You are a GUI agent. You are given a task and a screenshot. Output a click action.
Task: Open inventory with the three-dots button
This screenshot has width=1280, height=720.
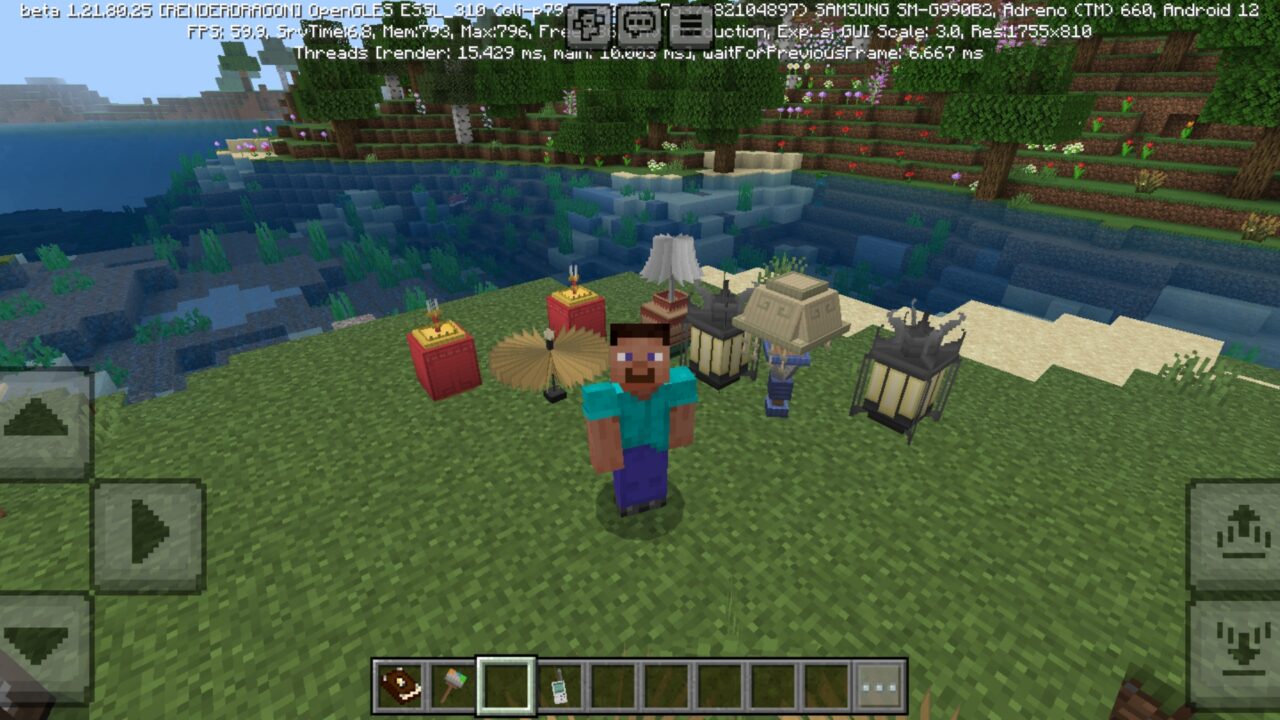pos(880,686)
